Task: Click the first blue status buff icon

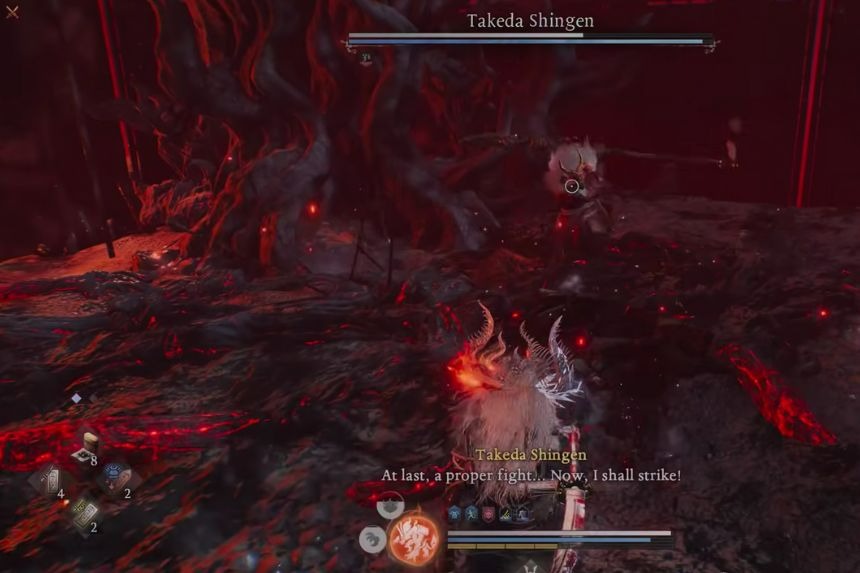Action: pos(454,513)
